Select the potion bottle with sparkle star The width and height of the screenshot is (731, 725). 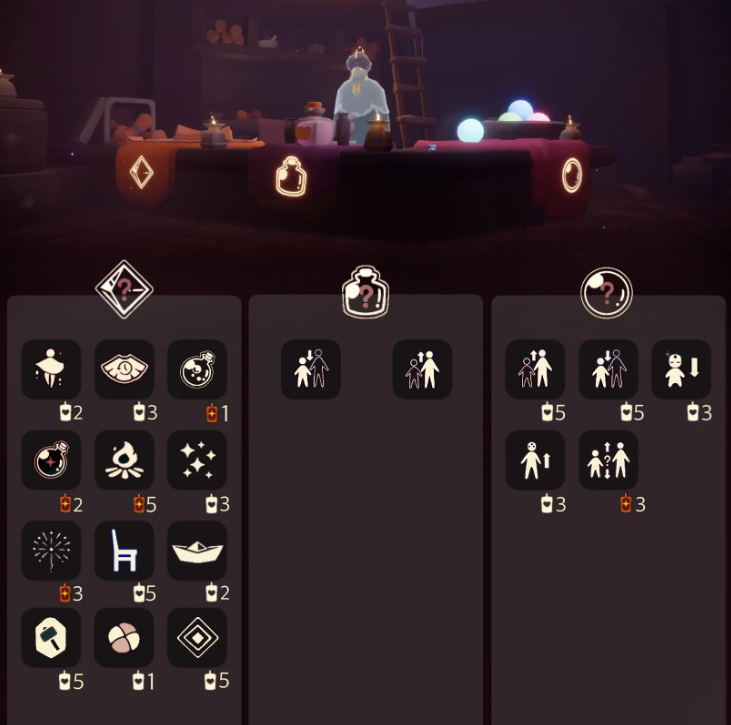pos(51,460)
